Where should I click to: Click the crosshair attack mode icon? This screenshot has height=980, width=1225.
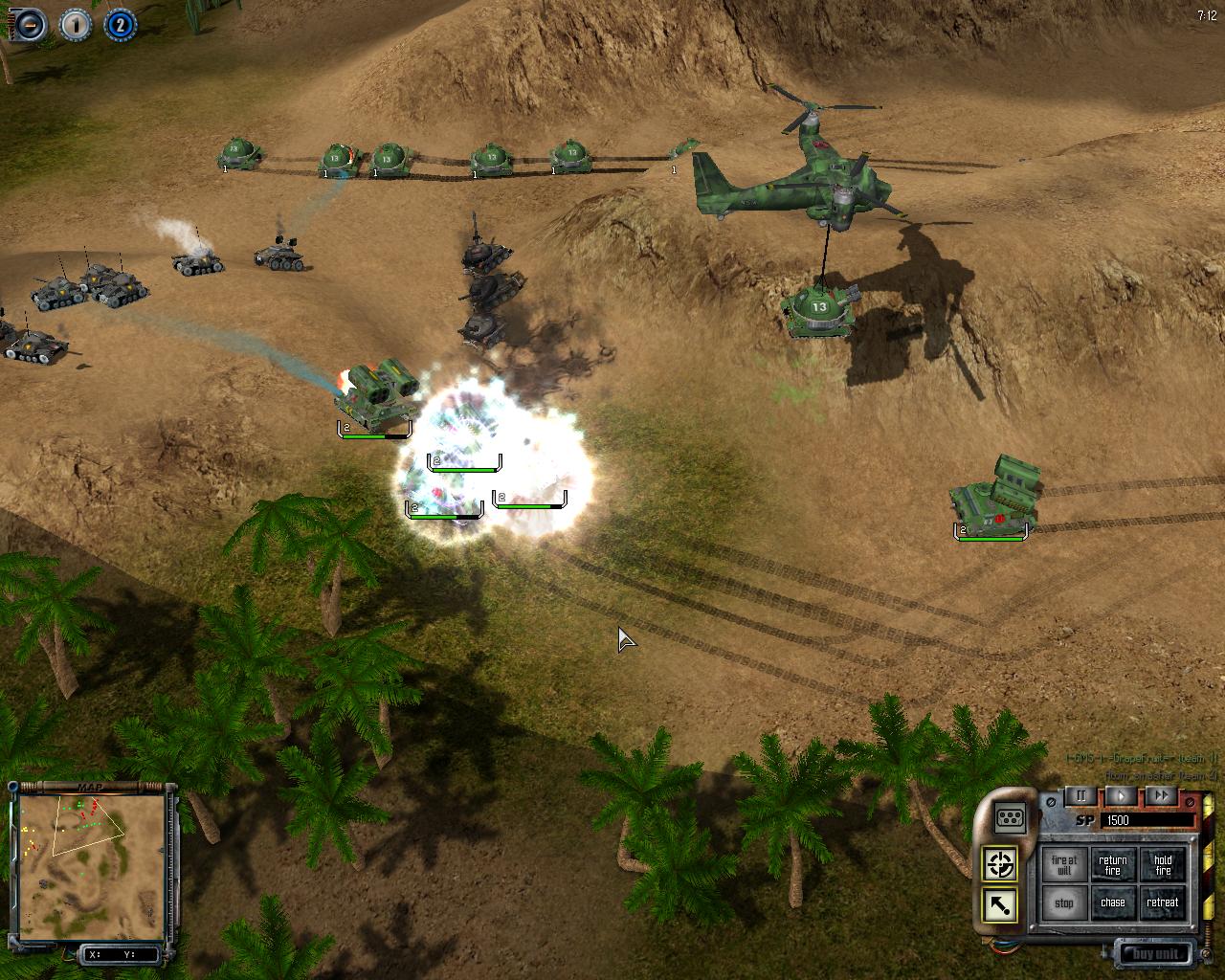click(x=1000, y=864)
